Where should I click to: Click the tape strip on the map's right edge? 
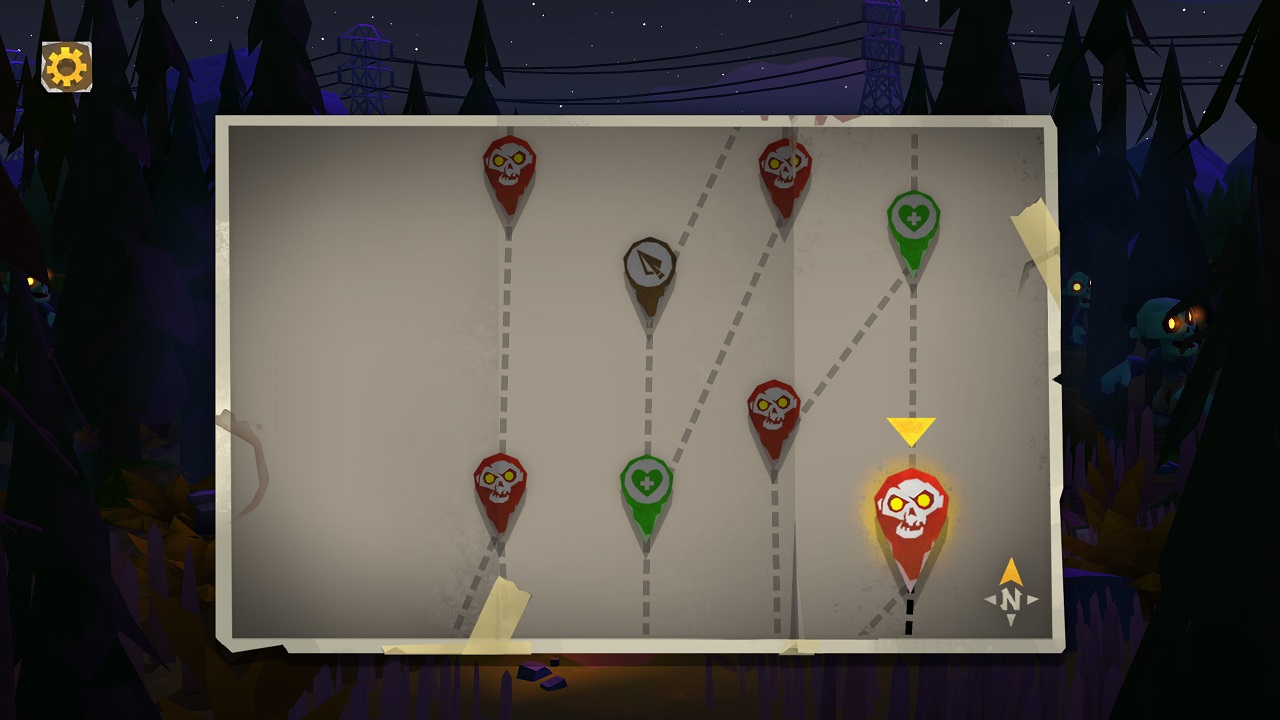pos(1035,240)
